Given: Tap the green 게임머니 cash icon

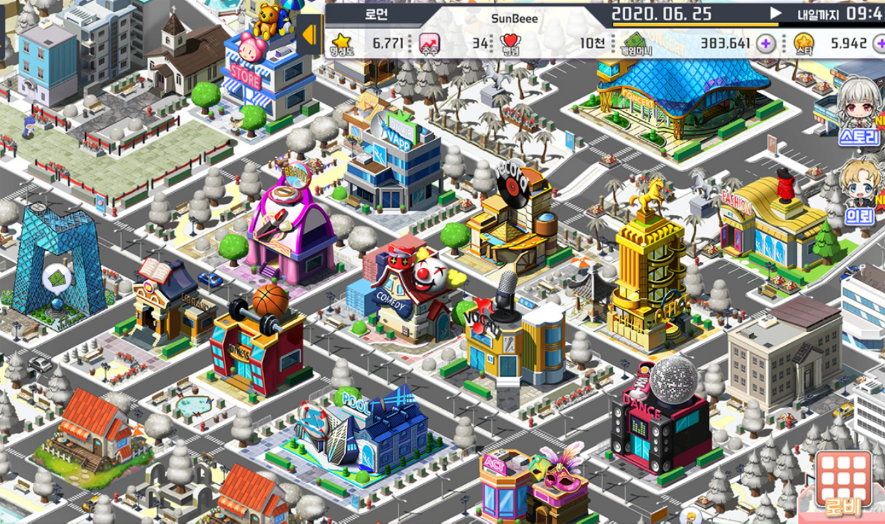Looking at the screenshot, I should [x=634, y=43].
